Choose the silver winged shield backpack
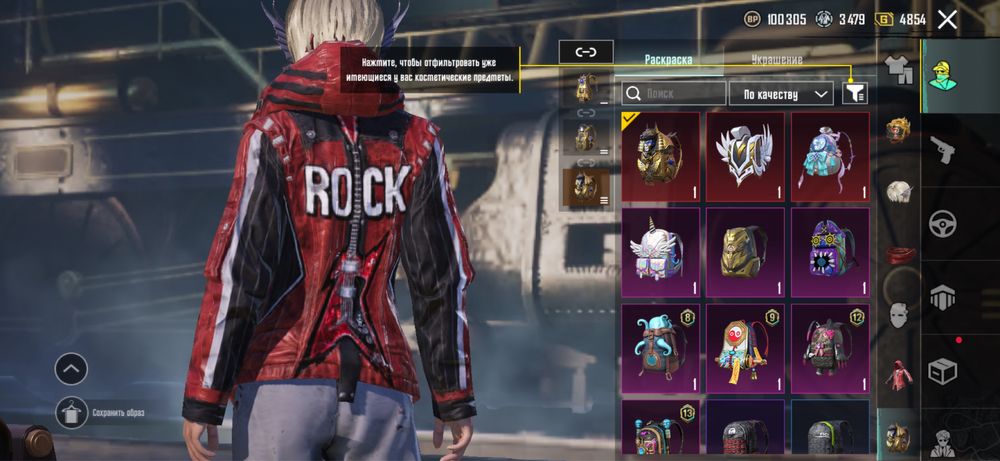Image resolution: width=1000 pixels, height=461 pixels. [745, 156]
